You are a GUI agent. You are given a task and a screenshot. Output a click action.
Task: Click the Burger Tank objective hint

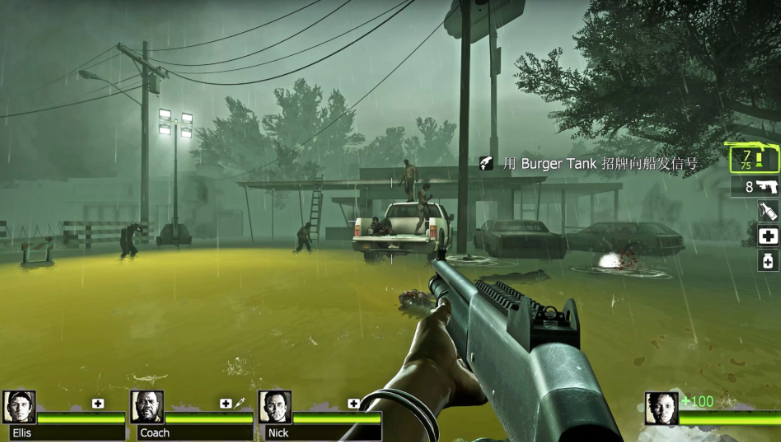(x=587, y=163)
